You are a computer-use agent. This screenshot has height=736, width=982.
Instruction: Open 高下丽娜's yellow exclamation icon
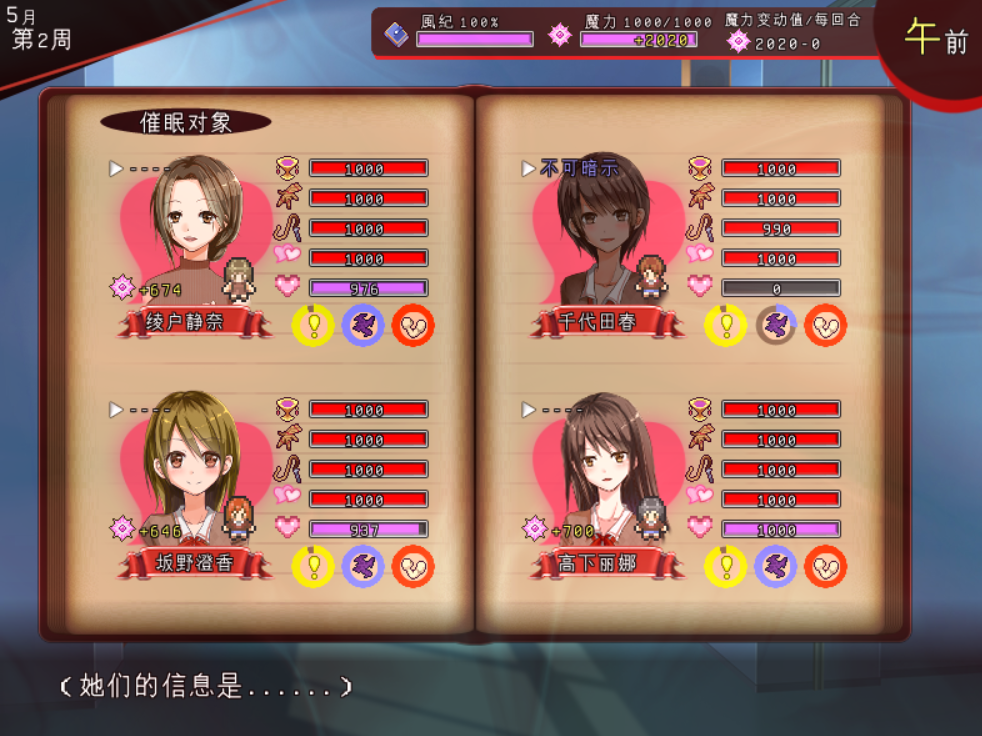pyautogui.click(x=726, y=567)
